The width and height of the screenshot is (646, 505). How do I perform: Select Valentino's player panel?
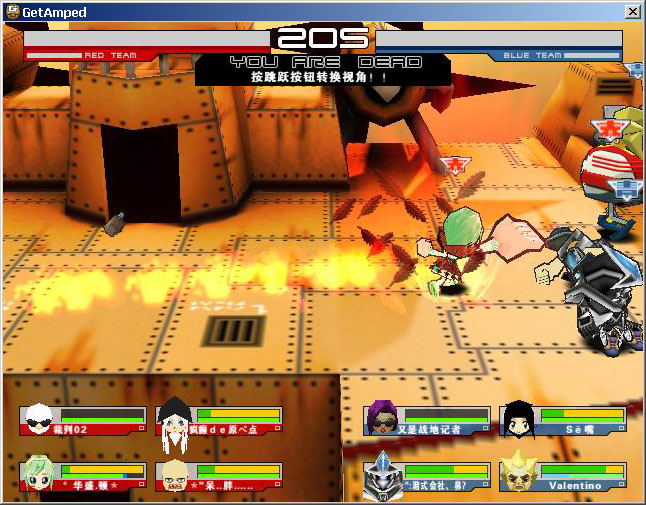tap(563, 476)
